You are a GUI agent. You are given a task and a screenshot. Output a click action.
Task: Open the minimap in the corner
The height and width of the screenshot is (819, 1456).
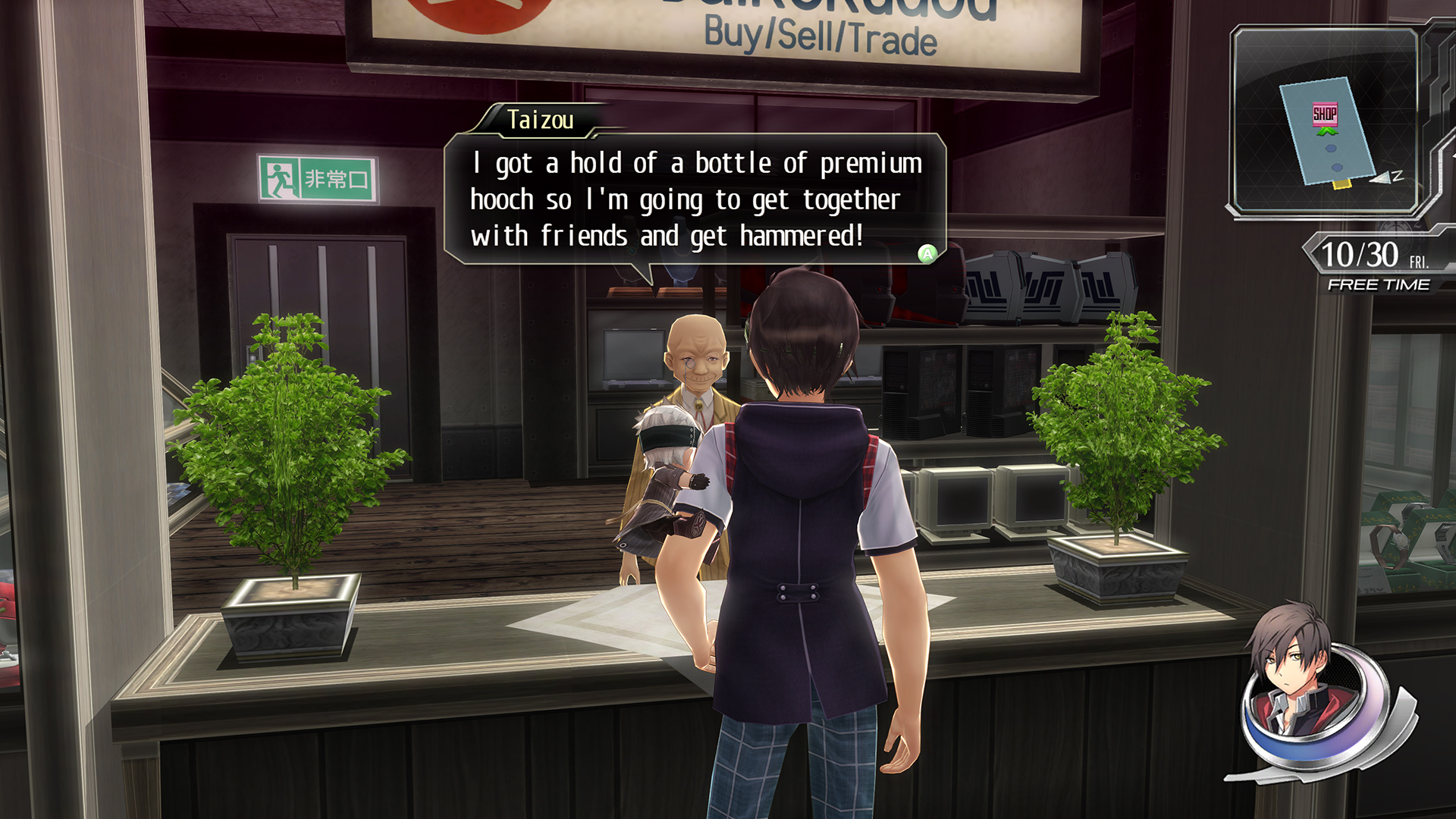[x=1326, y=121]
